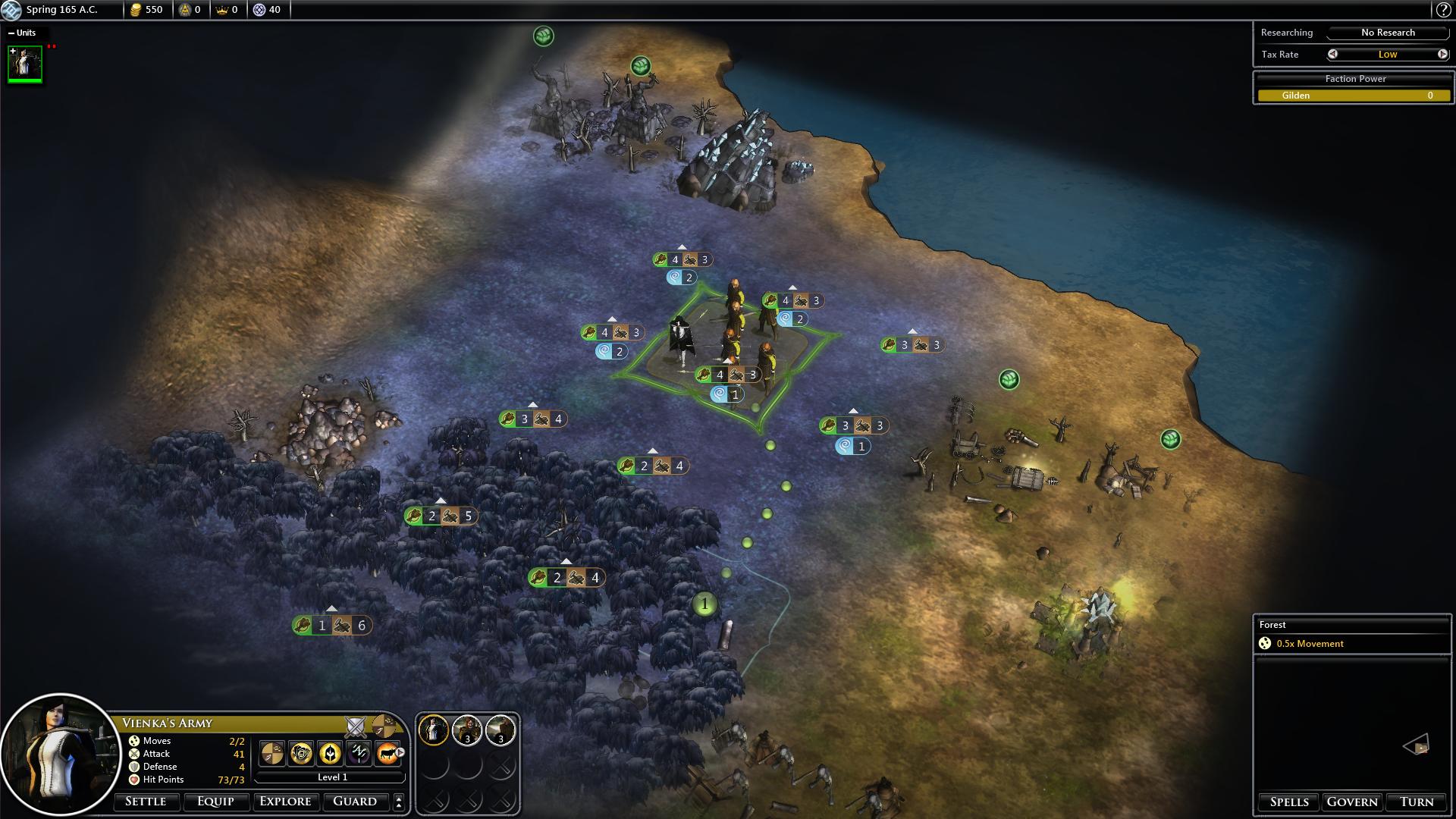Collapse the Units list
Screen dimensions: 1456x819
pyautogui.click(x=11, y=33)
